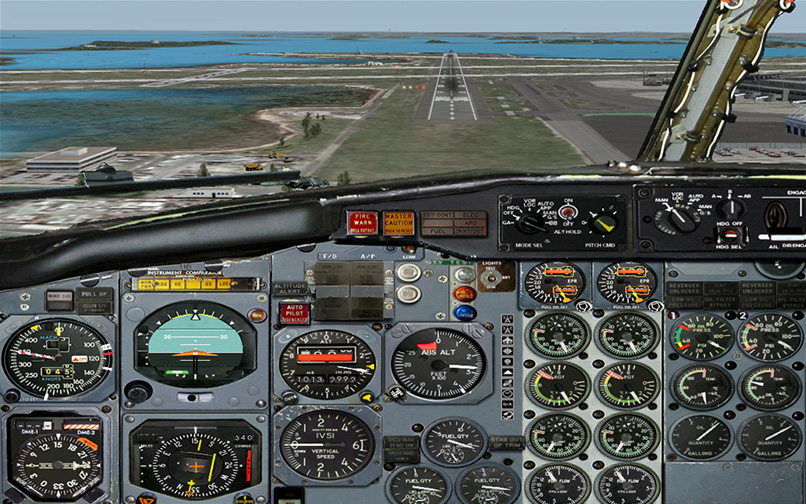Viewport: 806px width, 504px height.
Task: Click the blue round indicator light
Action: 464,312
